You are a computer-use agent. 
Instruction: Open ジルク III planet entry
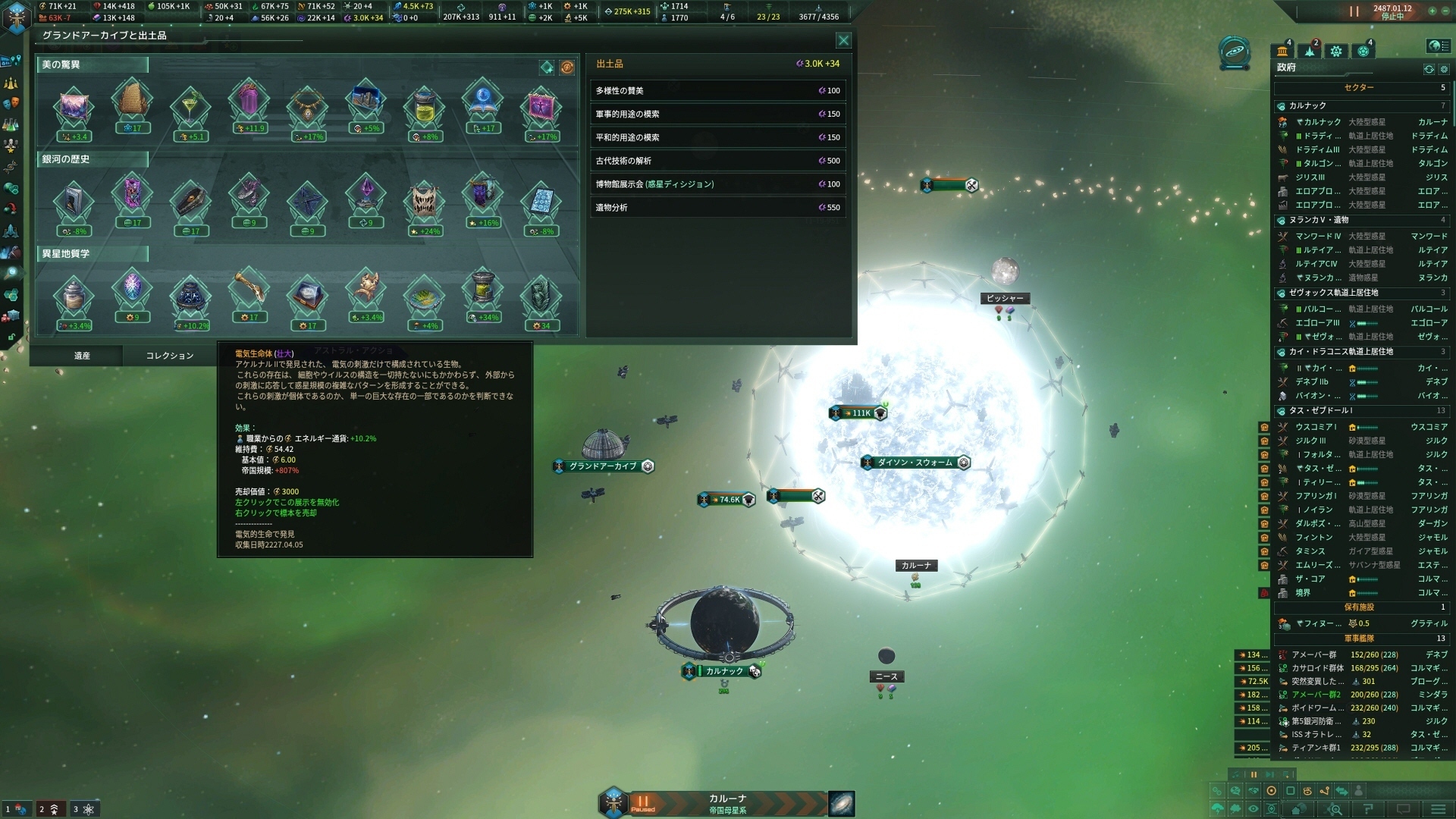(1310, 441)
